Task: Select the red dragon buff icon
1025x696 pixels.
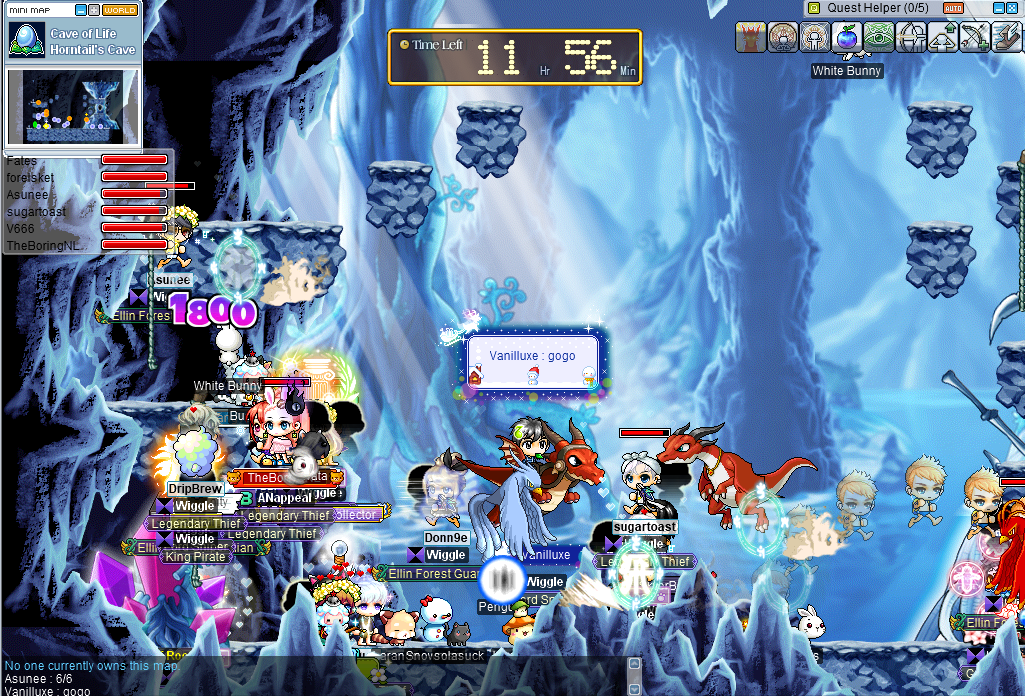Action: click(751, 37)
